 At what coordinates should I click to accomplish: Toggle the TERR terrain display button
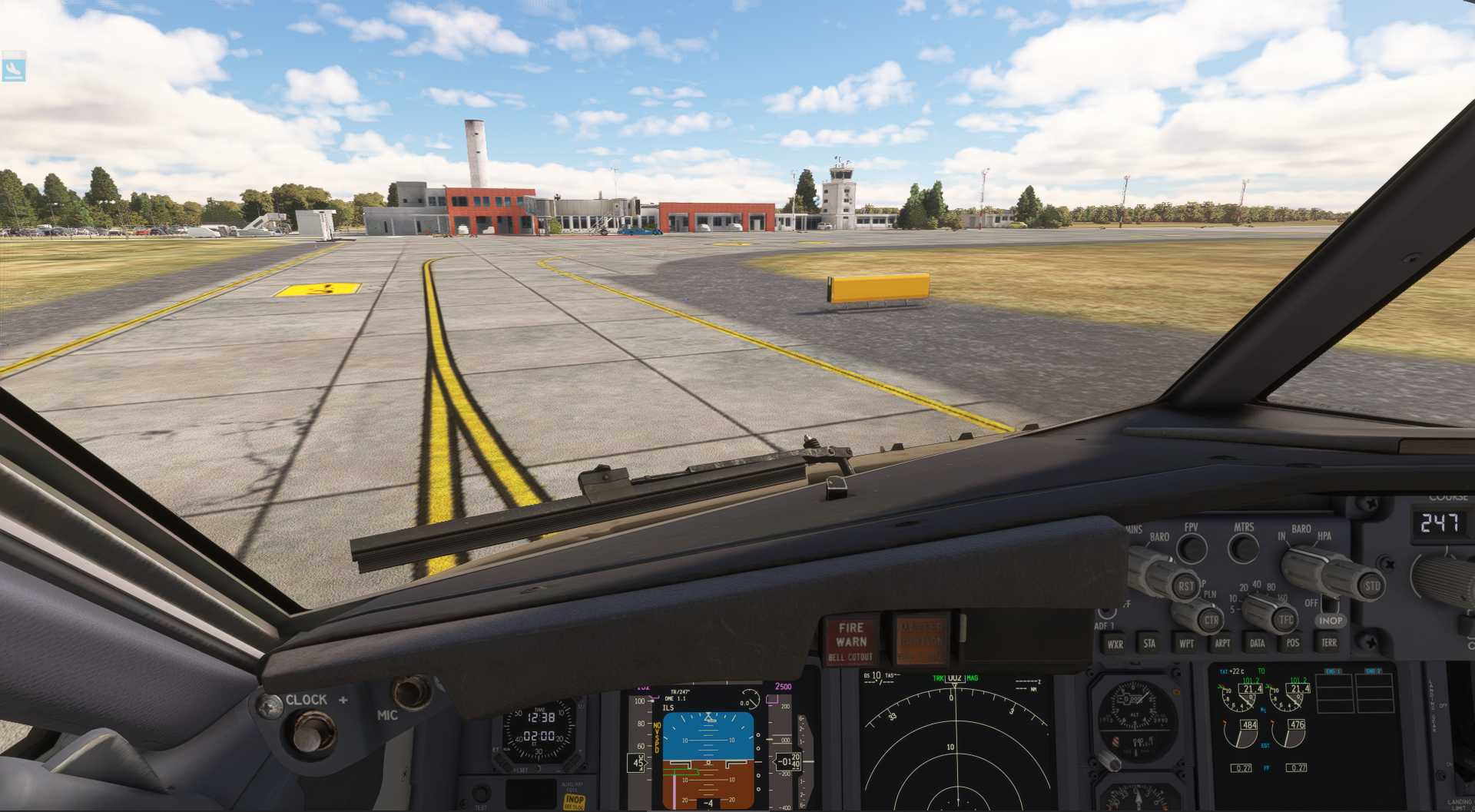coord(1329,642)
